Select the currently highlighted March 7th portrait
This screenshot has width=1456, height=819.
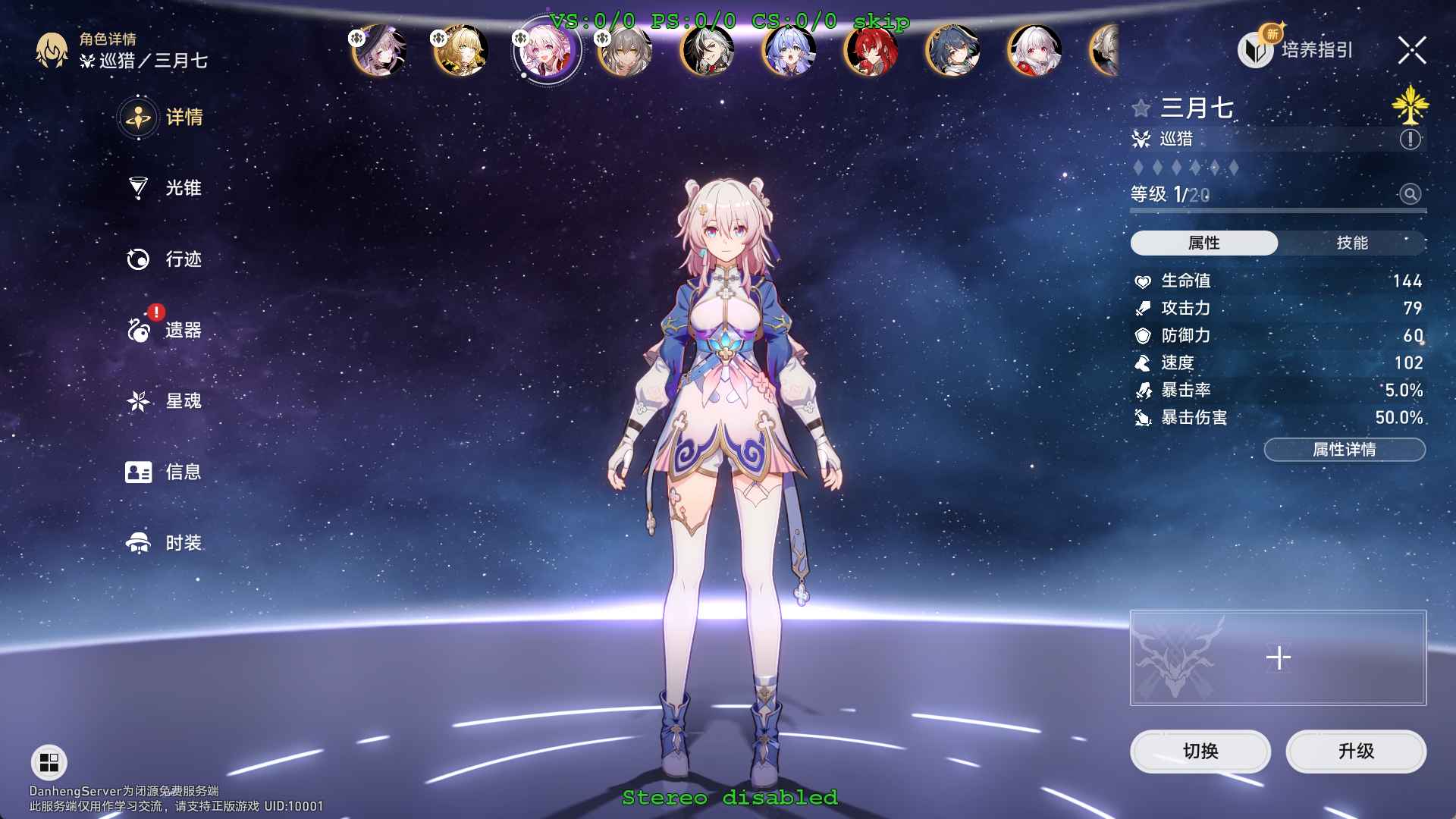pos(547,51)
